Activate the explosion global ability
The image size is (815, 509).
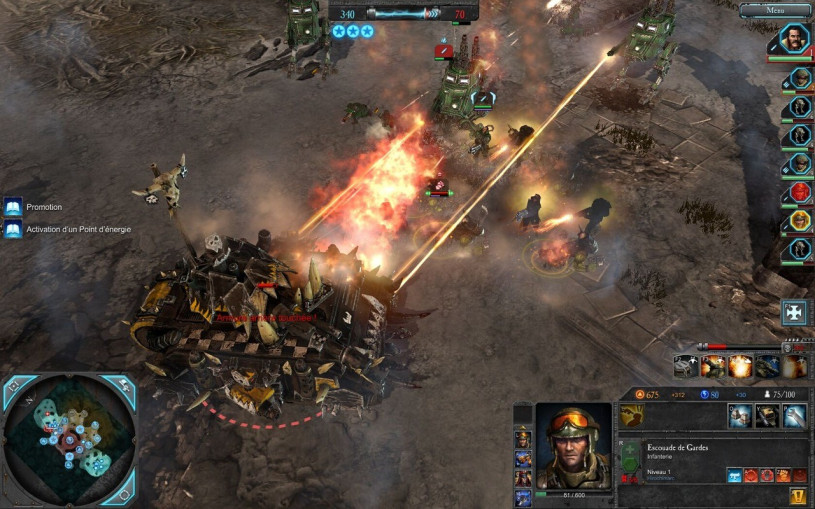[739, 367]
